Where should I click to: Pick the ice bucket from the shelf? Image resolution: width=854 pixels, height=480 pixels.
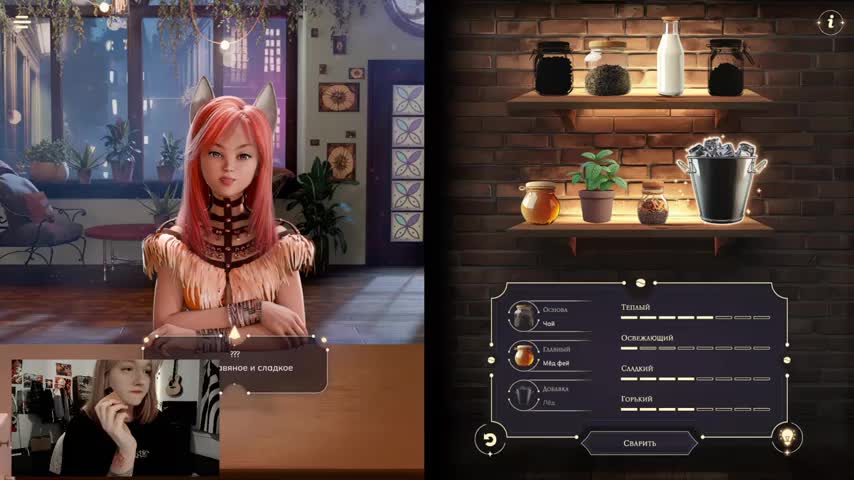pyautogui.click(x=721, y=180)
